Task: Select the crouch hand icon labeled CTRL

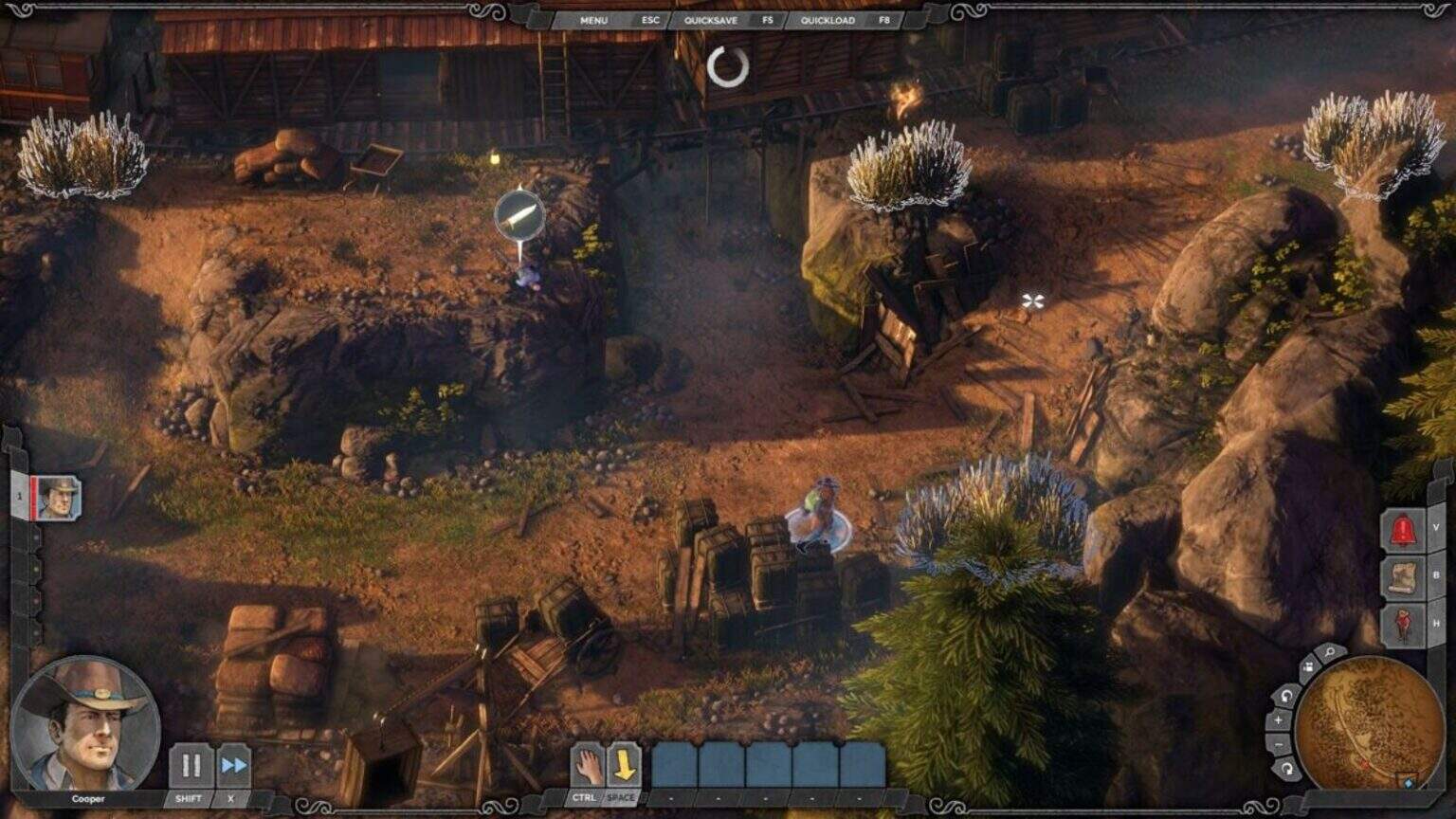Action: coord(589,764)
